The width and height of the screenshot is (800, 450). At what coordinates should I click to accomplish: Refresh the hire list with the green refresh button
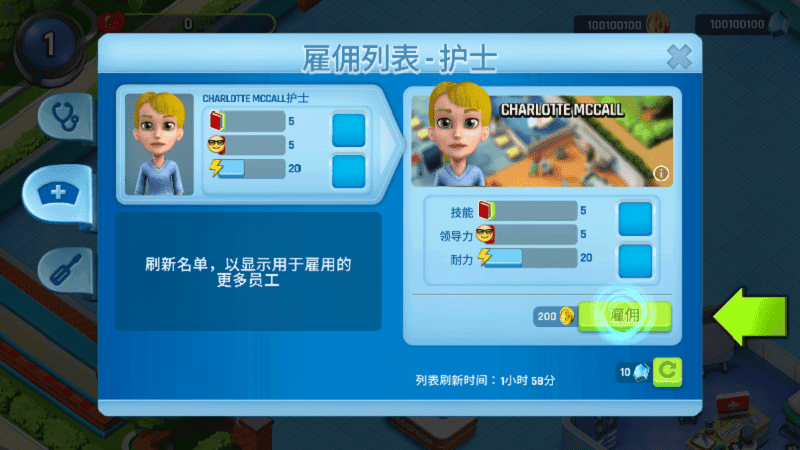click(668, 372)
